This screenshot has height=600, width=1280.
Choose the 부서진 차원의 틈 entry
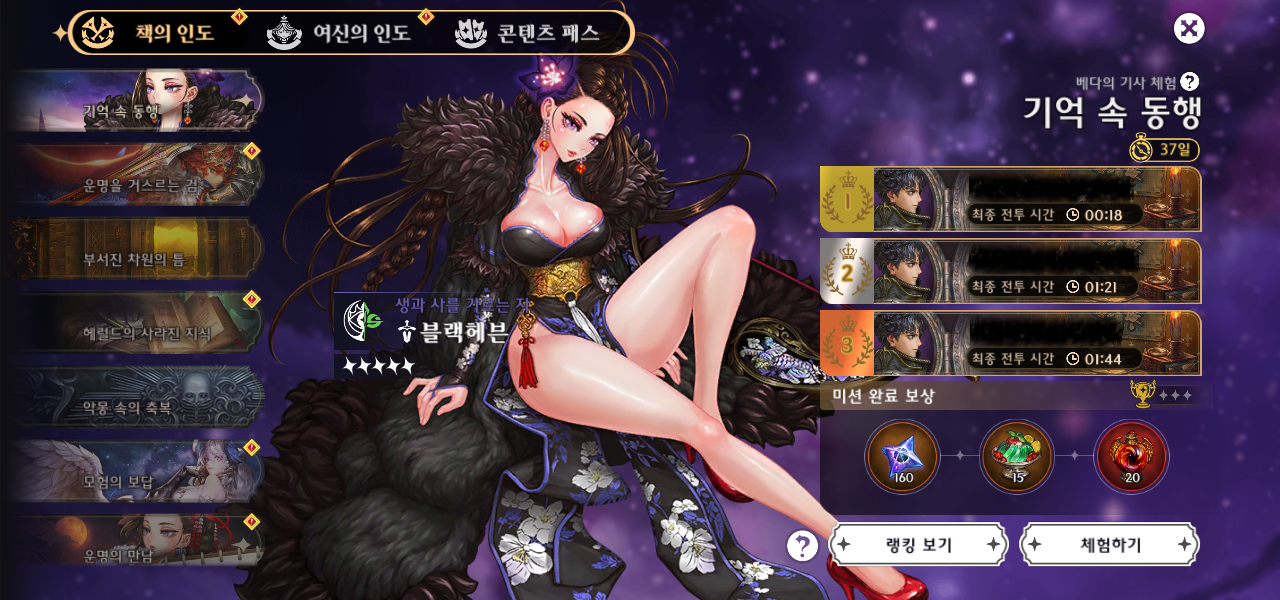point(138,249)
